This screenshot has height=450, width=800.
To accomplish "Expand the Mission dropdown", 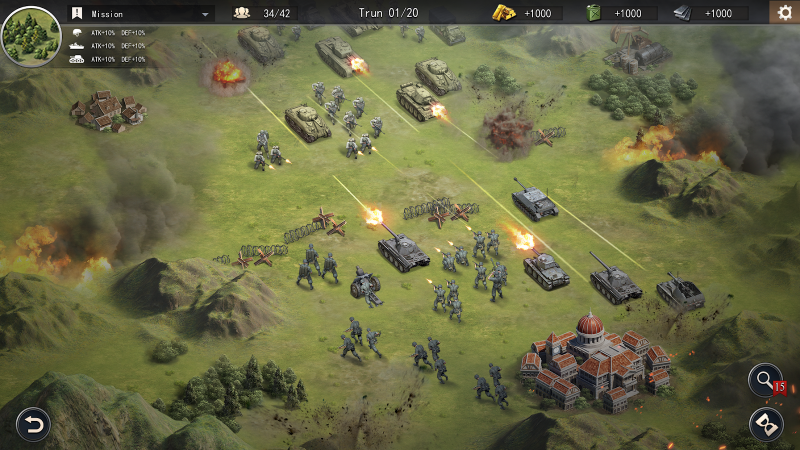I will click(x=206, y=14).
